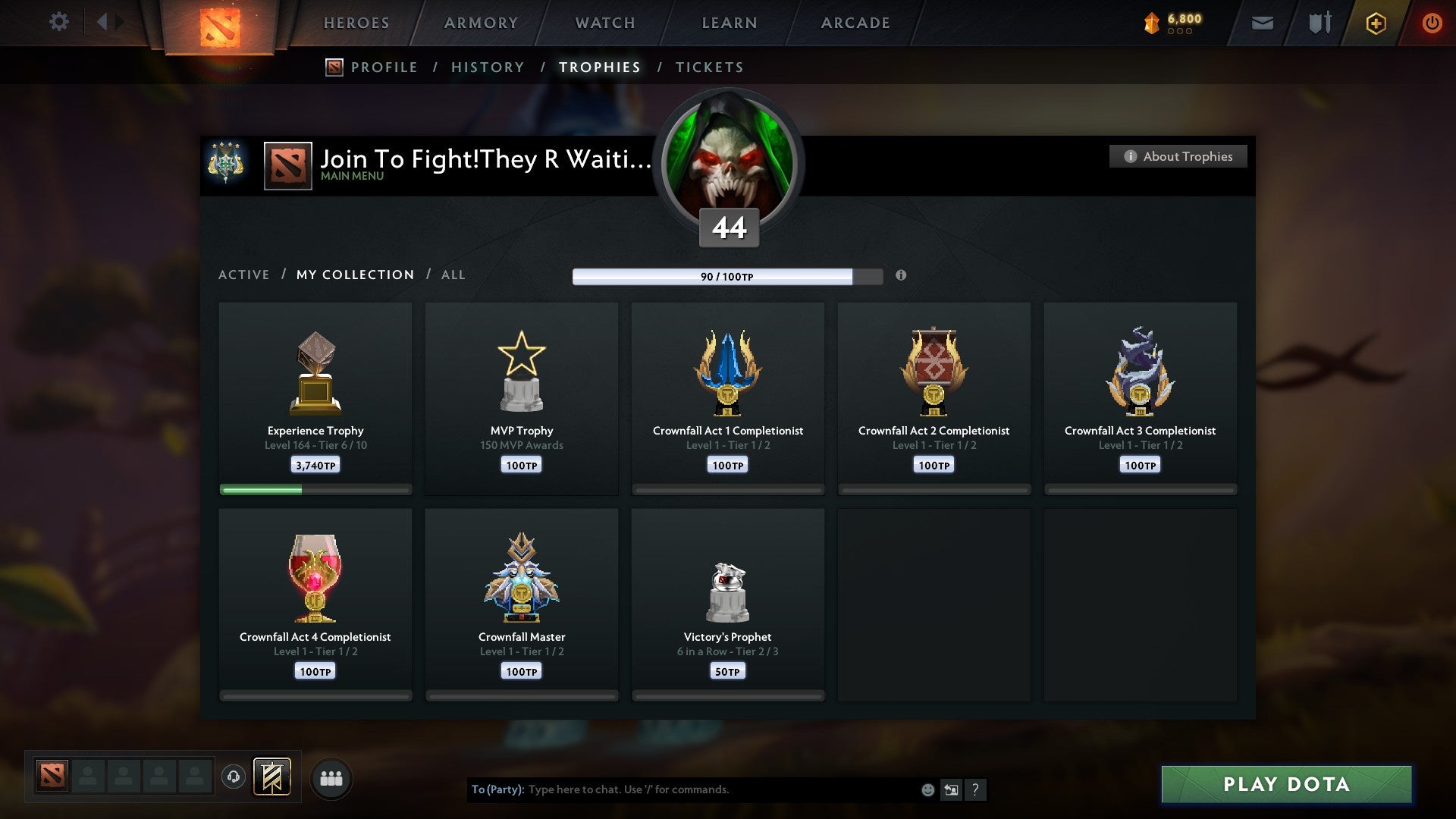Image resolution: width=1456 pixels, height=819 pixels.
Task: Click the Experience Trophy progress bar
Action: (x=315, y=490)
